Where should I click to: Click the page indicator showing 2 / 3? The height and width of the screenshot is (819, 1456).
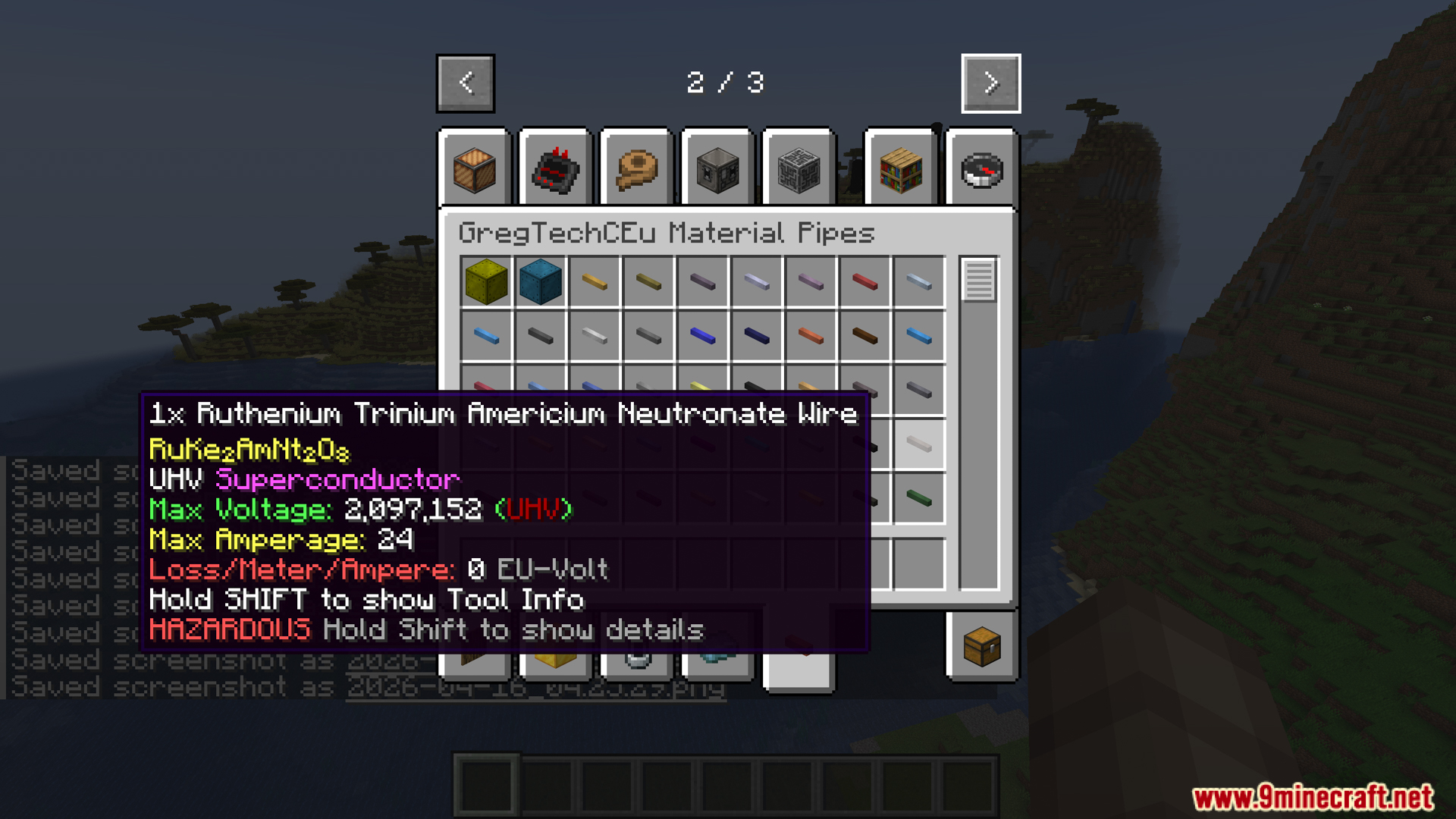[726, 83]
